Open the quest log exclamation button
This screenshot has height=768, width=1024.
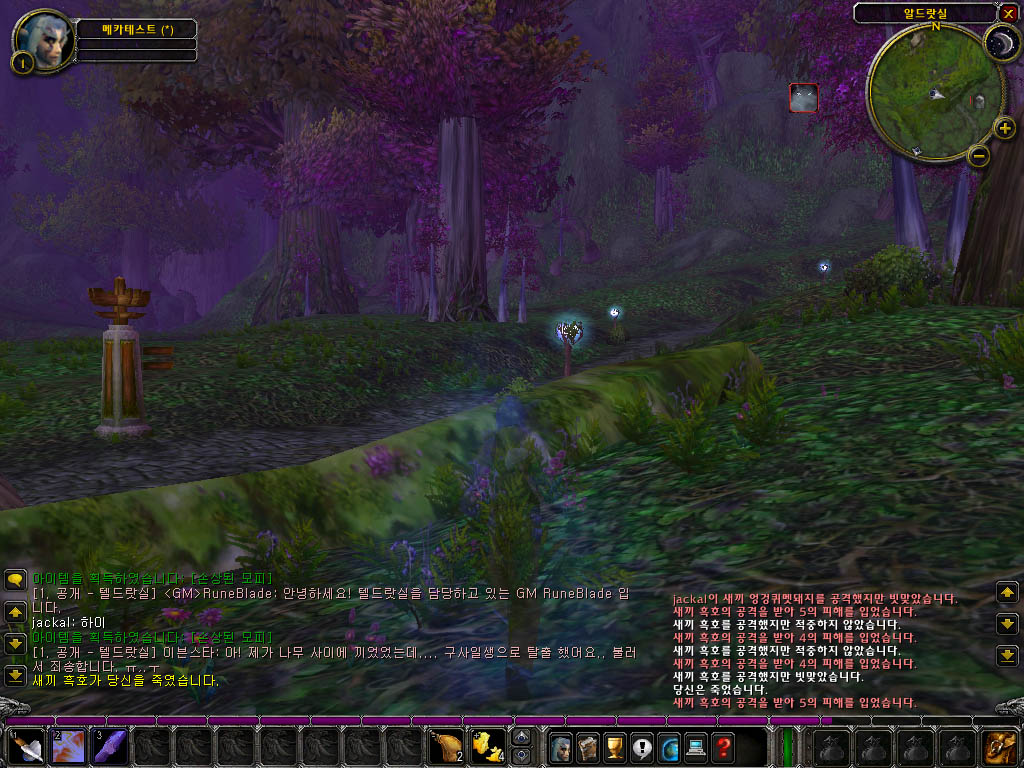click(640, 747)
